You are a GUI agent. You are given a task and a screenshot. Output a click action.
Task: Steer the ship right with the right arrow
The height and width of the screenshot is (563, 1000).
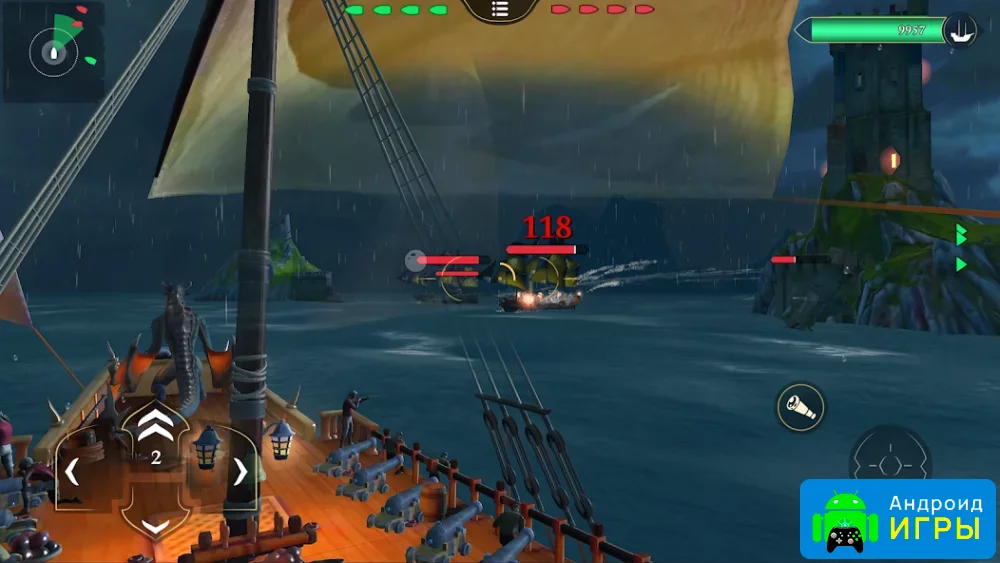click(x=240, y=471)
